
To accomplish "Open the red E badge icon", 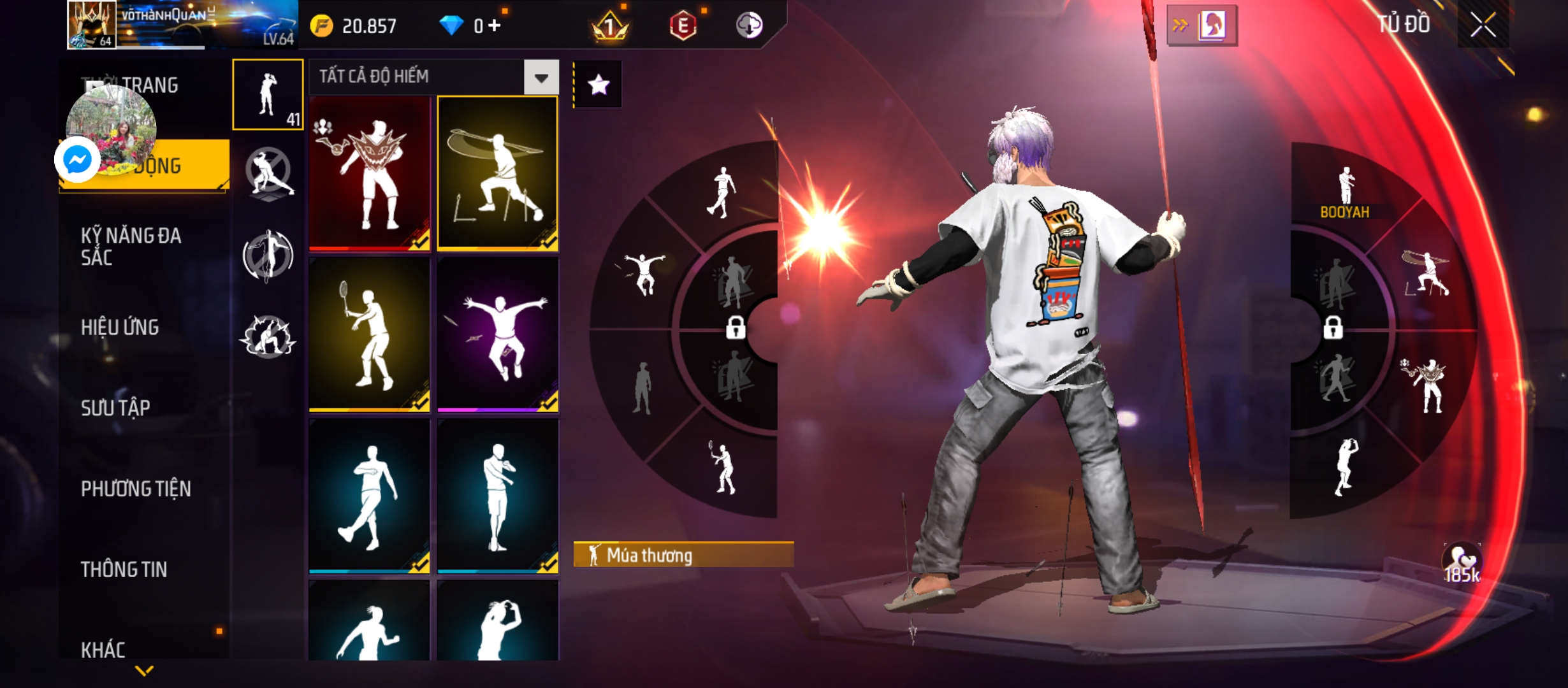I will [x=683, y=26].
